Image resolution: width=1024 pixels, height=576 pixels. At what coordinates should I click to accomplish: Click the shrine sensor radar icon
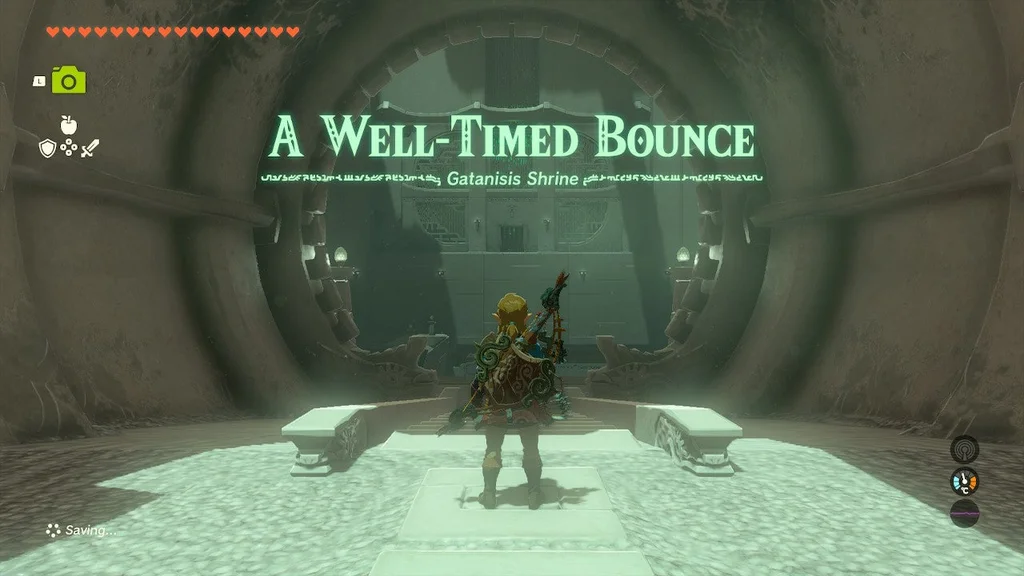964,449
